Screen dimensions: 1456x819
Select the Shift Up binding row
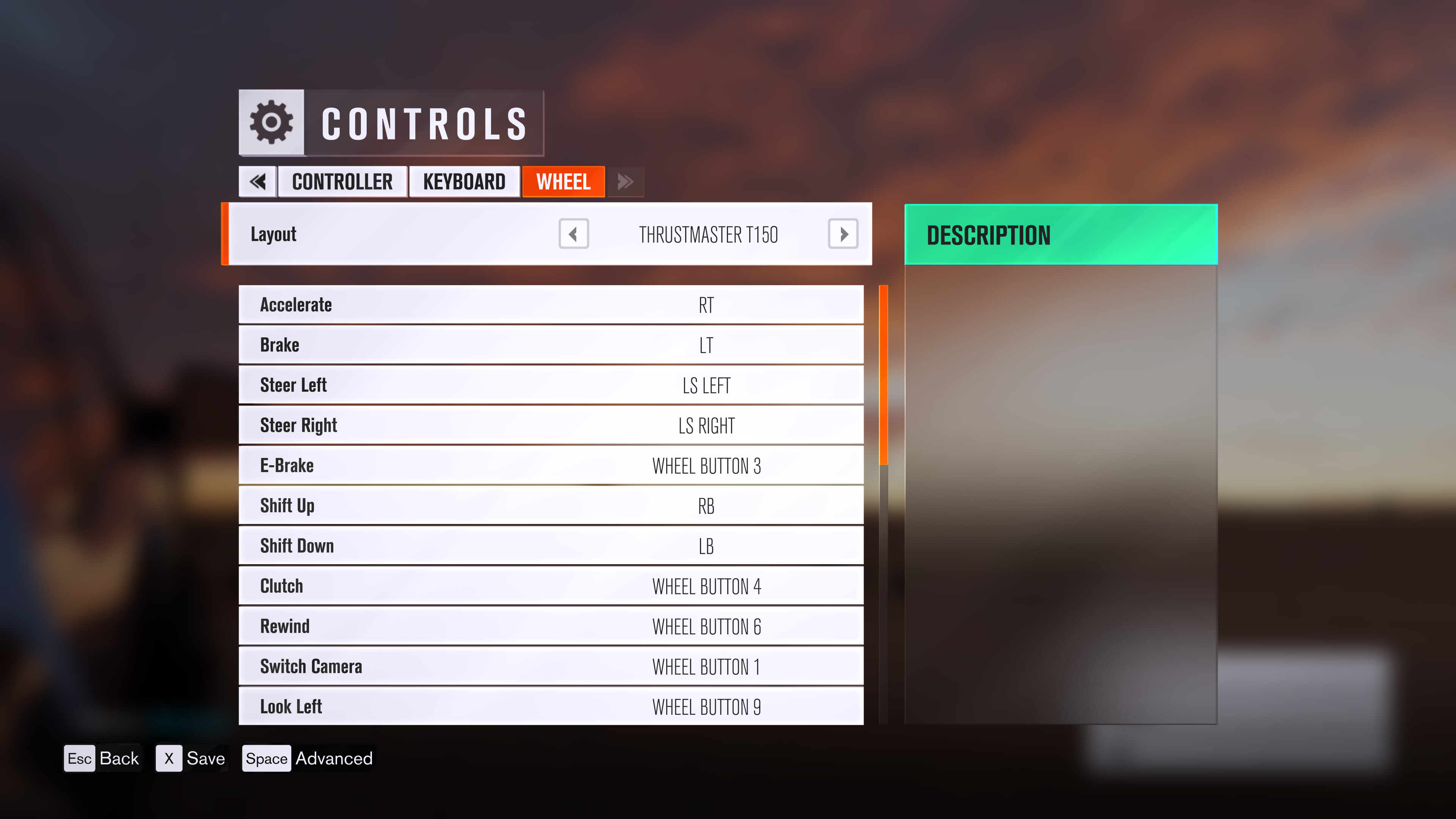point(551,505)
